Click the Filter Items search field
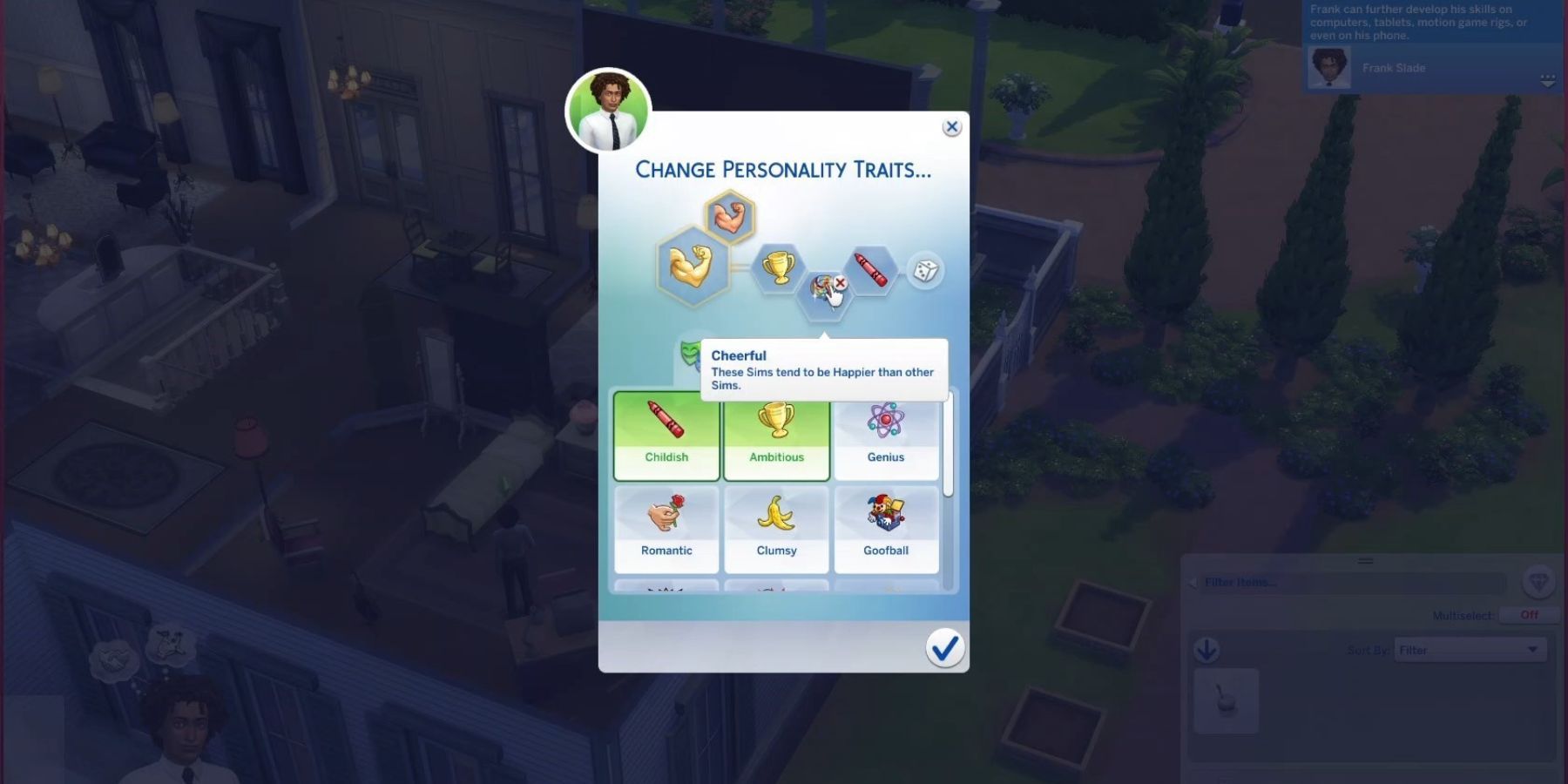This screenshot has height=784, width=1568. click(1350, 583)
